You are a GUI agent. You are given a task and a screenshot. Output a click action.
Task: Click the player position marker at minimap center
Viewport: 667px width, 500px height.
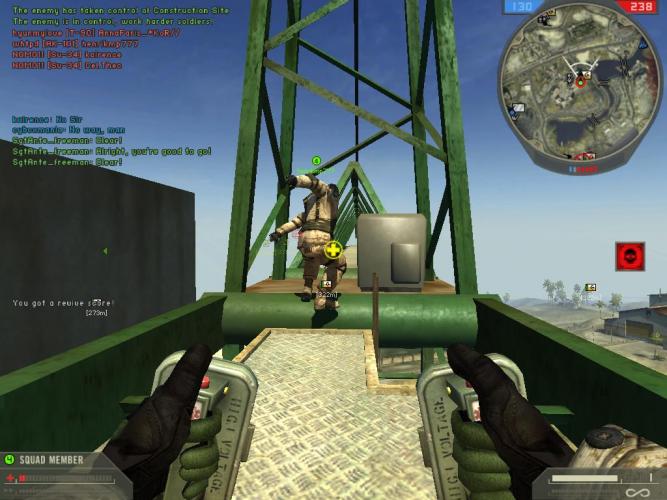[x=579, y=82]
